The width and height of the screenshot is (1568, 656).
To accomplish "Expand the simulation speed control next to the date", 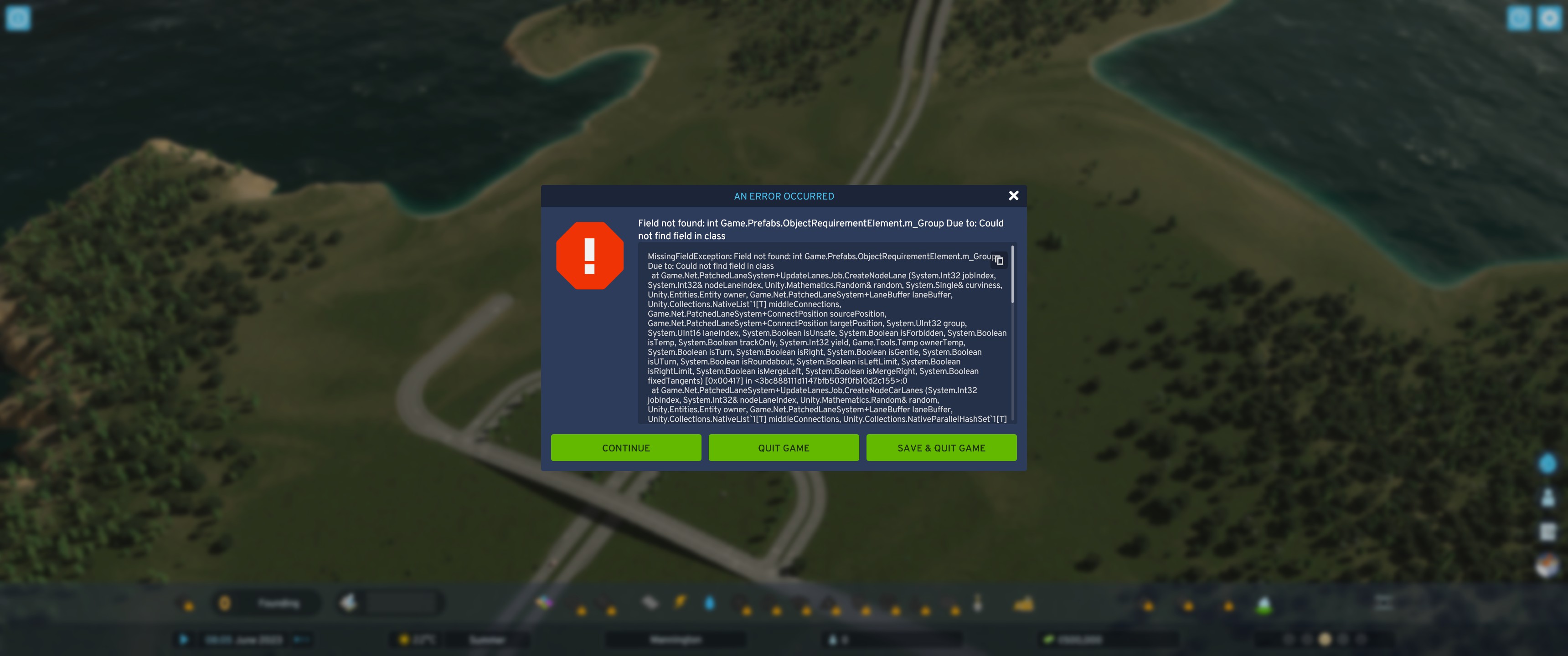I will tap(303, 640).
